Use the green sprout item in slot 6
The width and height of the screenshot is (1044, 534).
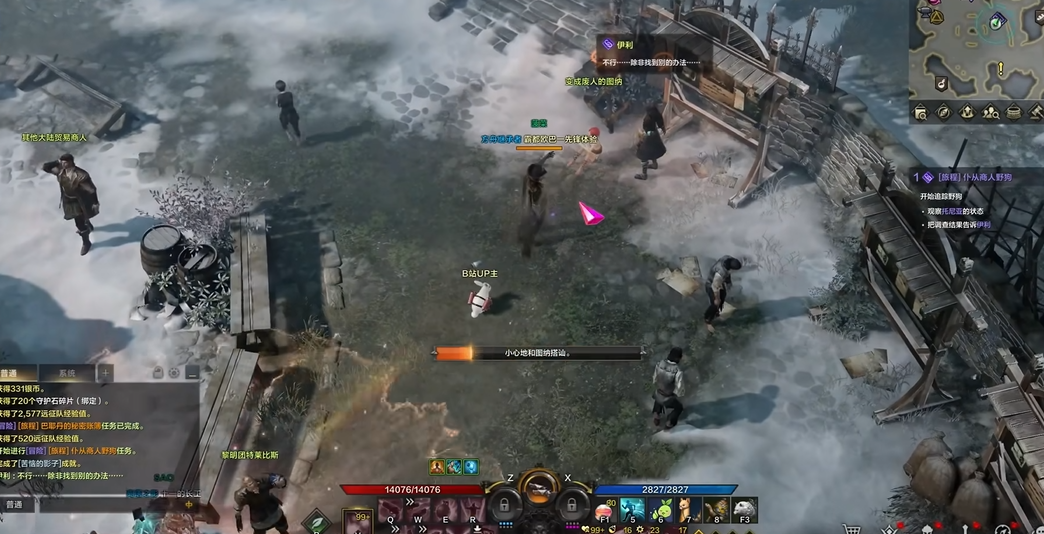click(660, 509)
